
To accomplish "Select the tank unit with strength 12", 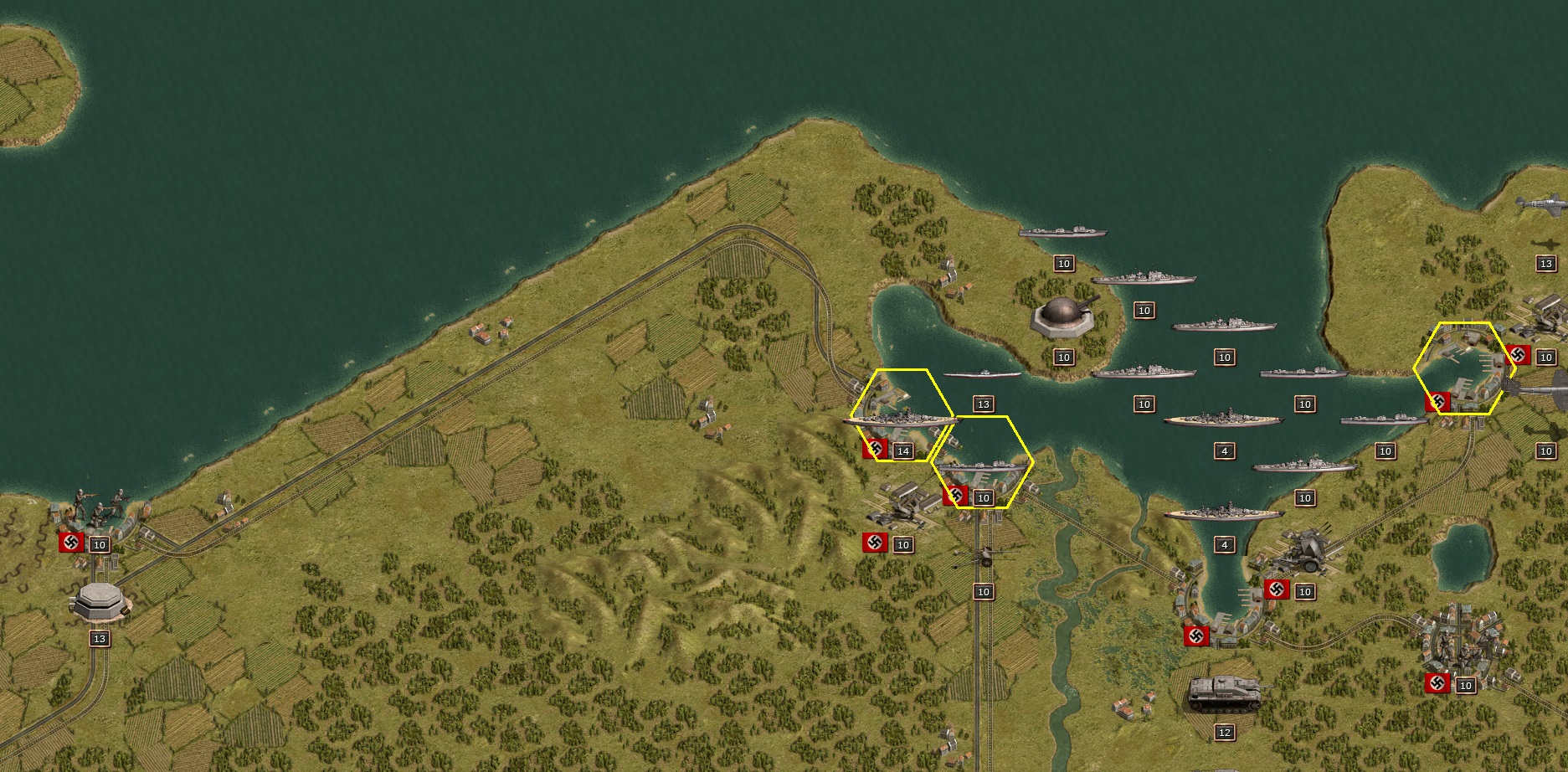I will (x=1224, y=695).
